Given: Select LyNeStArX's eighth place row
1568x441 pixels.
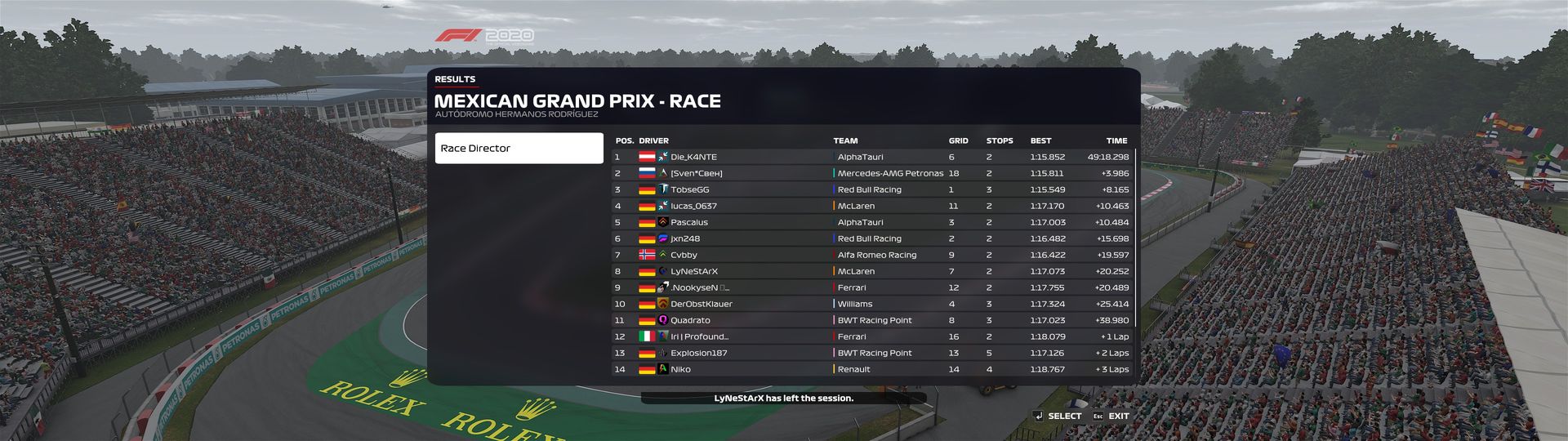Looking at the screenshot, I should click(x=871, y=271).
